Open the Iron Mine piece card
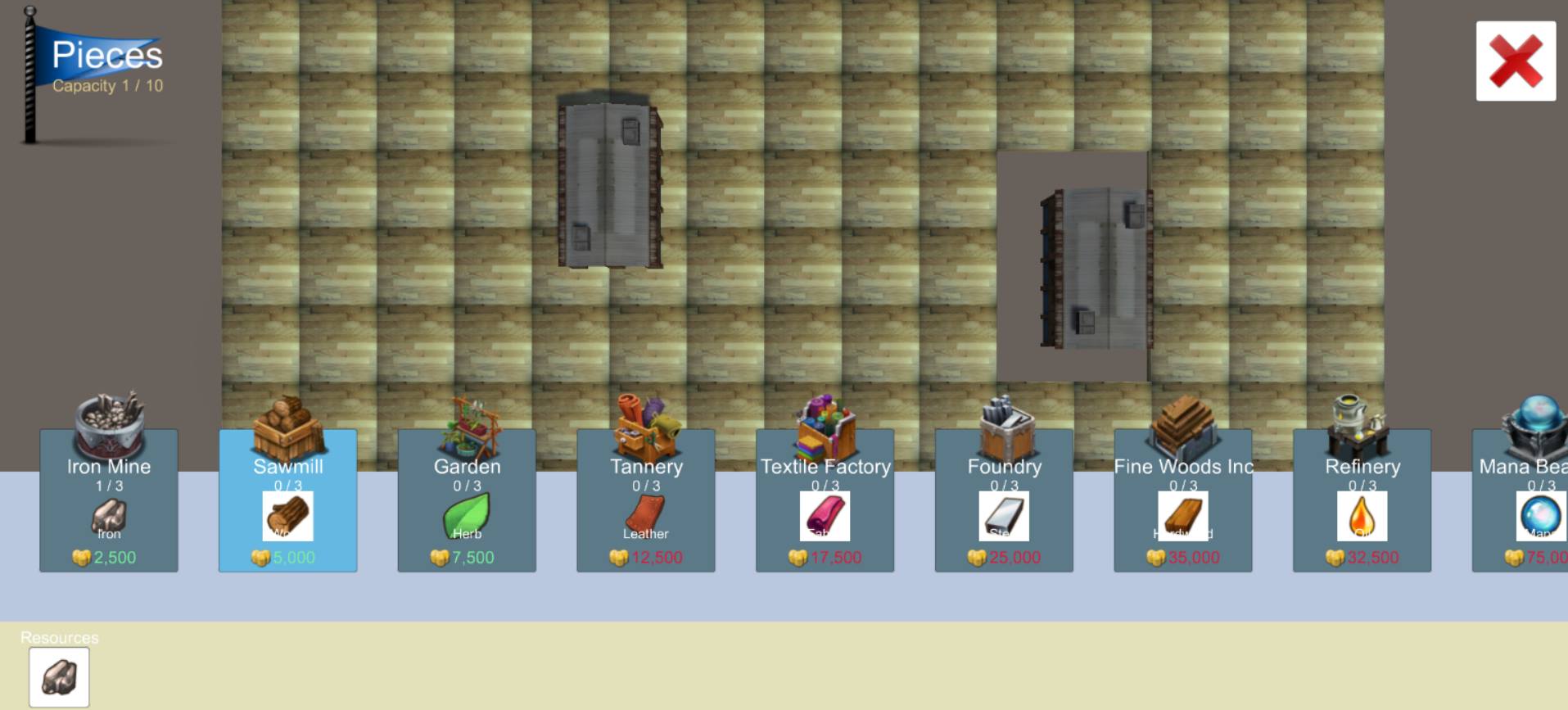The height and width of the screenshot is (710, 1568). coord(108,500)
